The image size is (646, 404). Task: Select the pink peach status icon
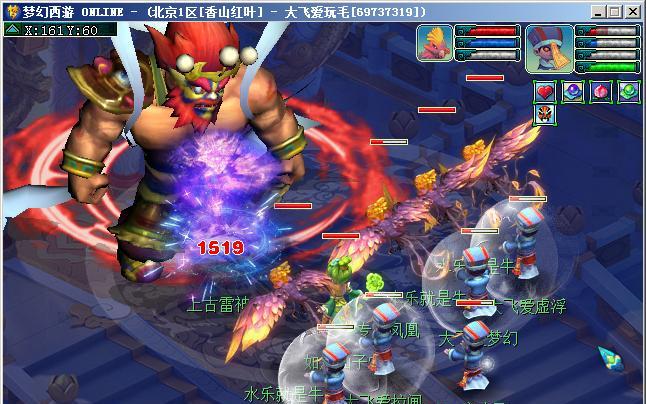[600, 91]
